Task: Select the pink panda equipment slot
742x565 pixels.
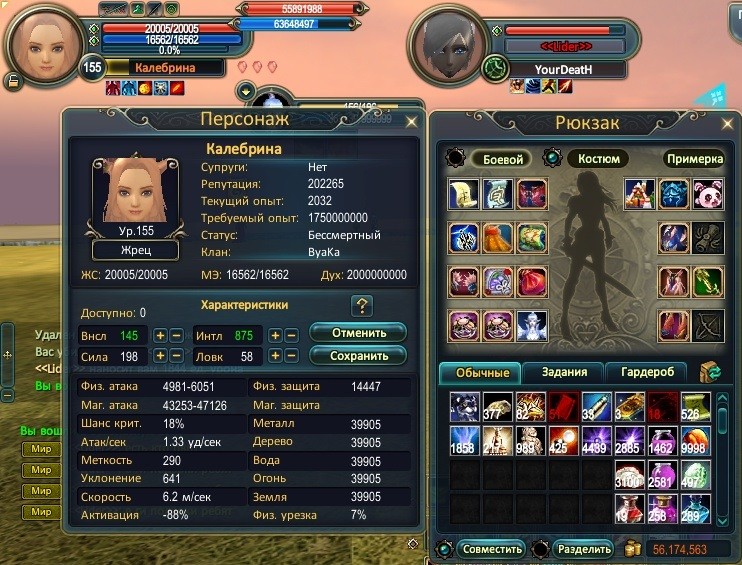Action: tap(707, 193)
